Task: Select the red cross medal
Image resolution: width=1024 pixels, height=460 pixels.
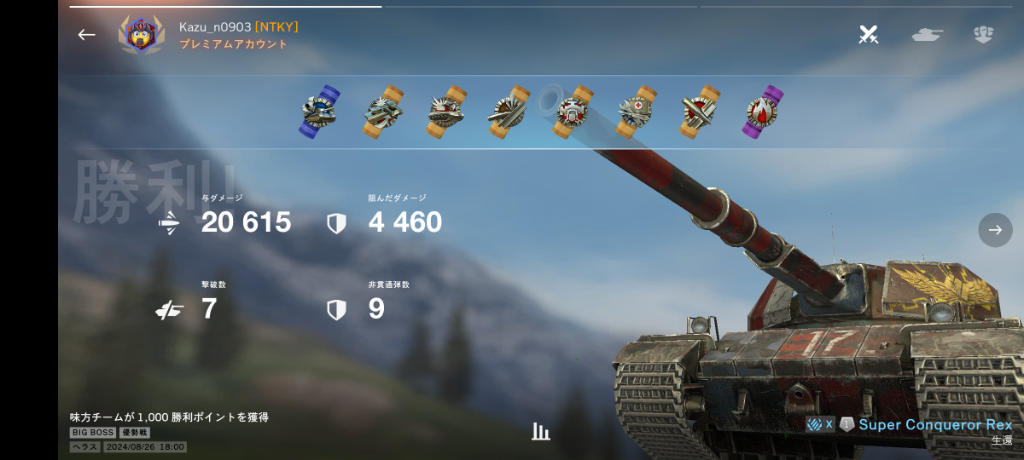Action: tap(636, 111)
